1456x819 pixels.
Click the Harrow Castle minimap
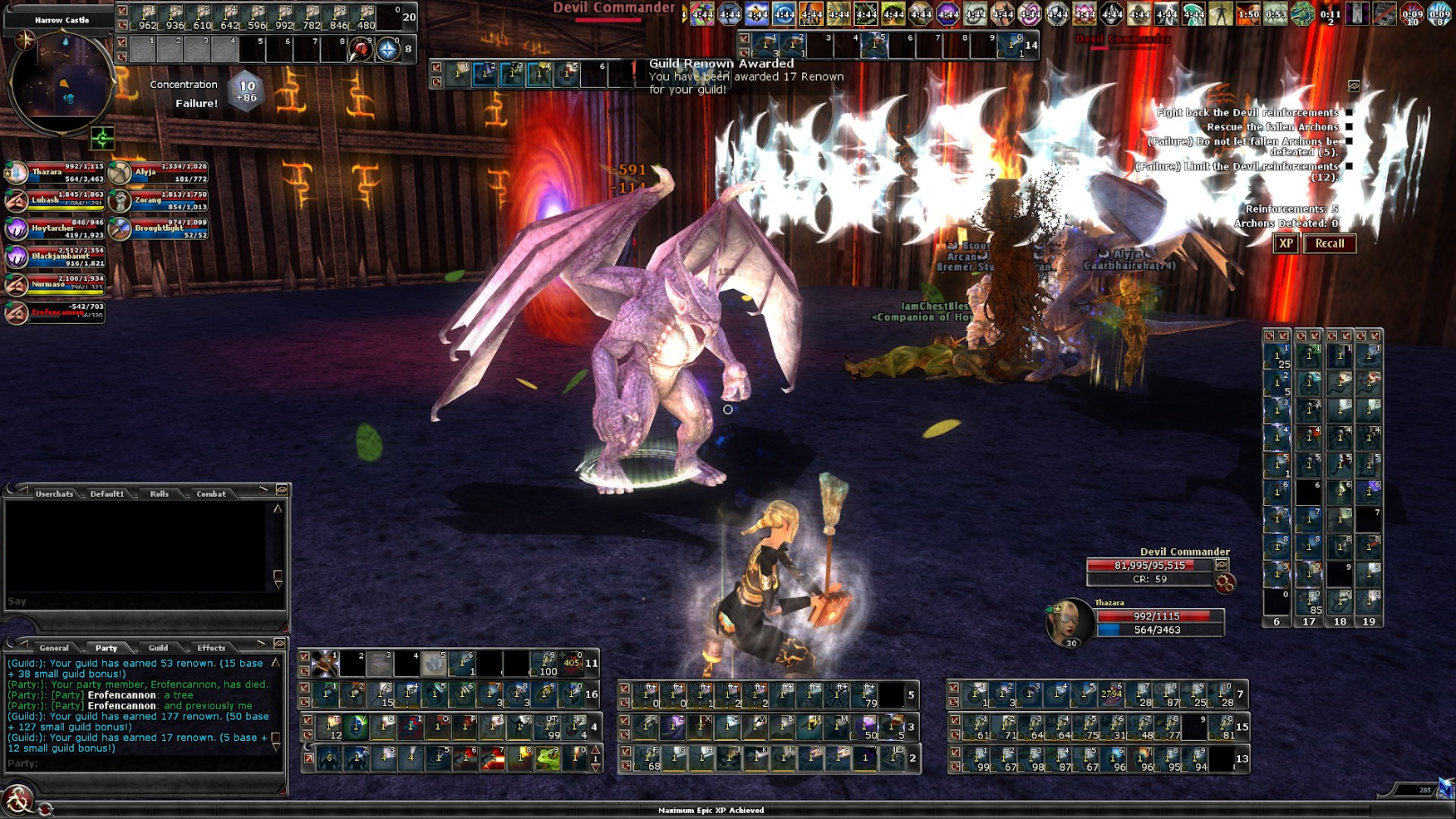60,83
